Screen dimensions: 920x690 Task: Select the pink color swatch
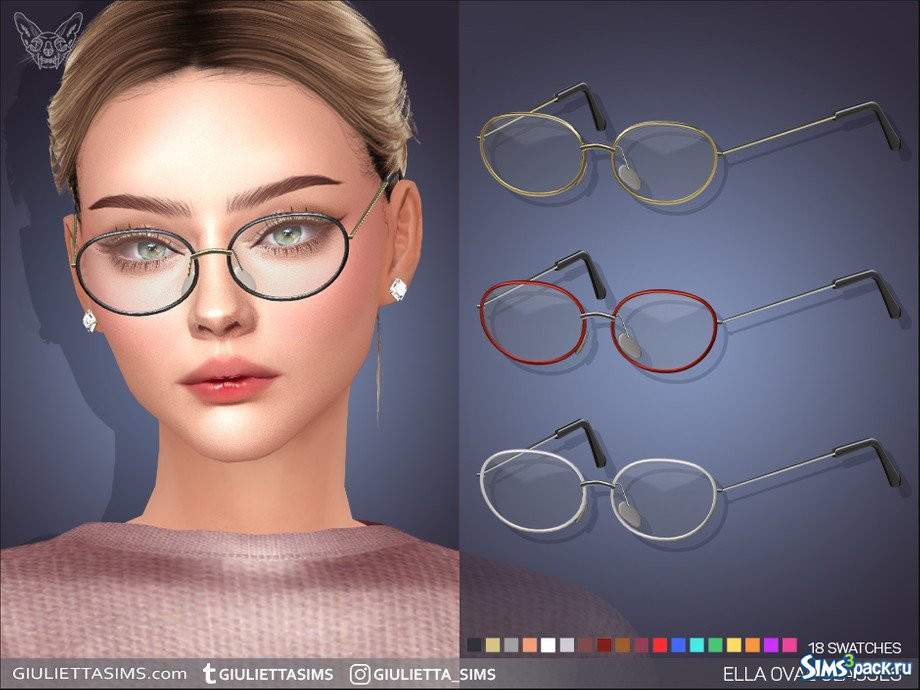pos(790,646)
